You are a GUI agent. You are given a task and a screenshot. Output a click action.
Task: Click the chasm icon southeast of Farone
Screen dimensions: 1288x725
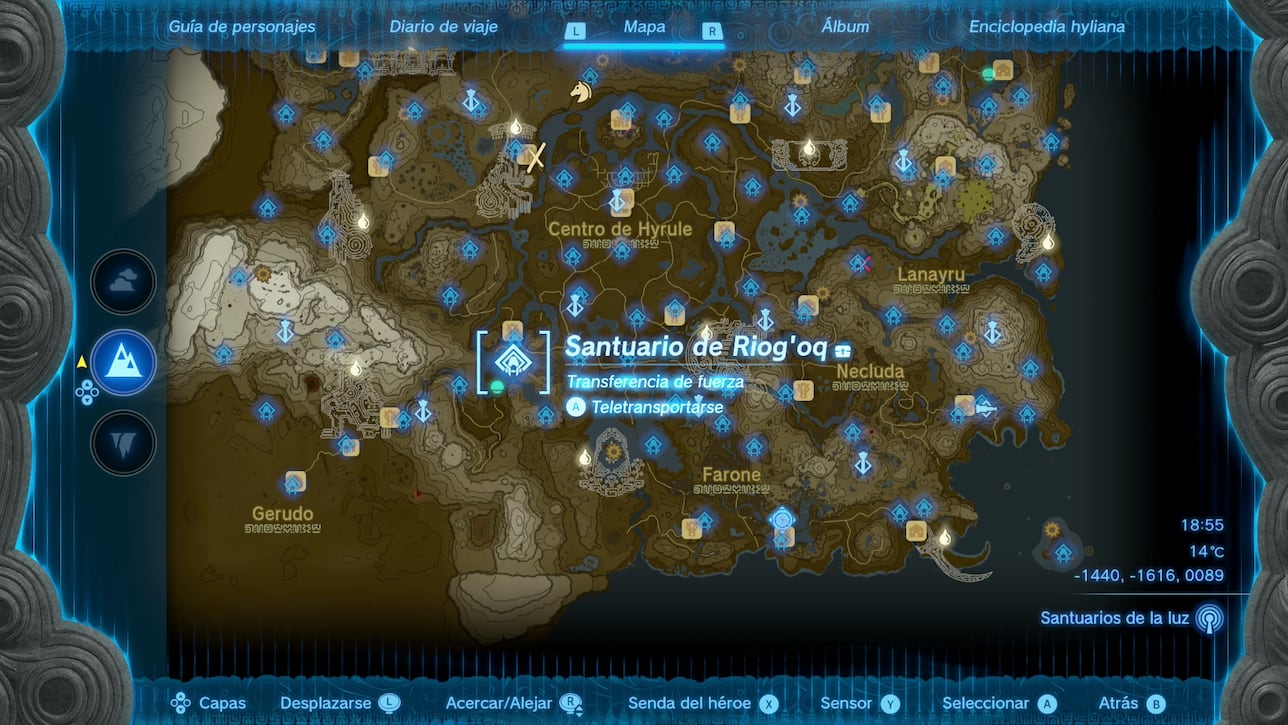pyautogui.click(x=783, y=518)
